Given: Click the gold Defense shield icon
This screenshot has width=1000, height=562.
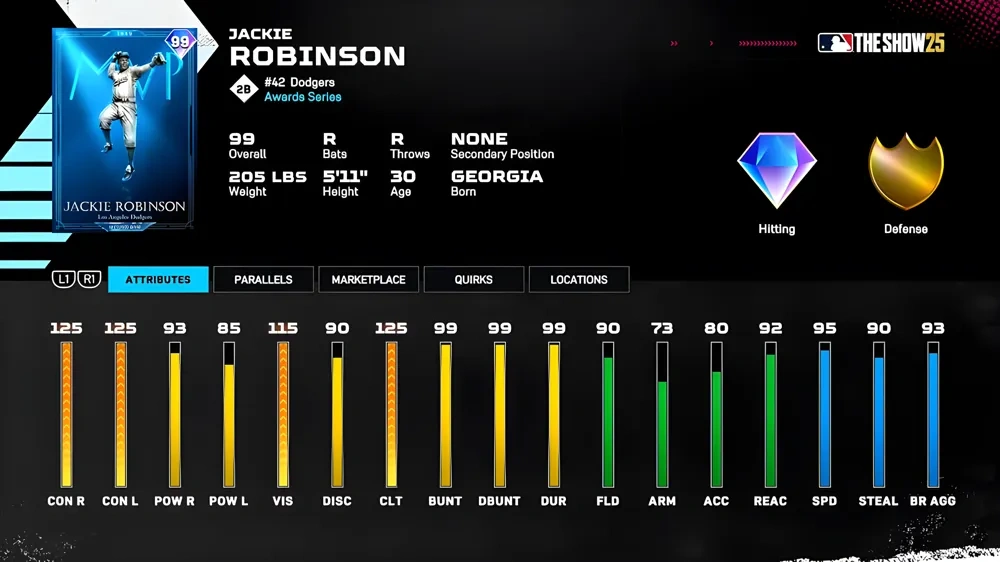Looking at the screenshot, I should (905, 171).
